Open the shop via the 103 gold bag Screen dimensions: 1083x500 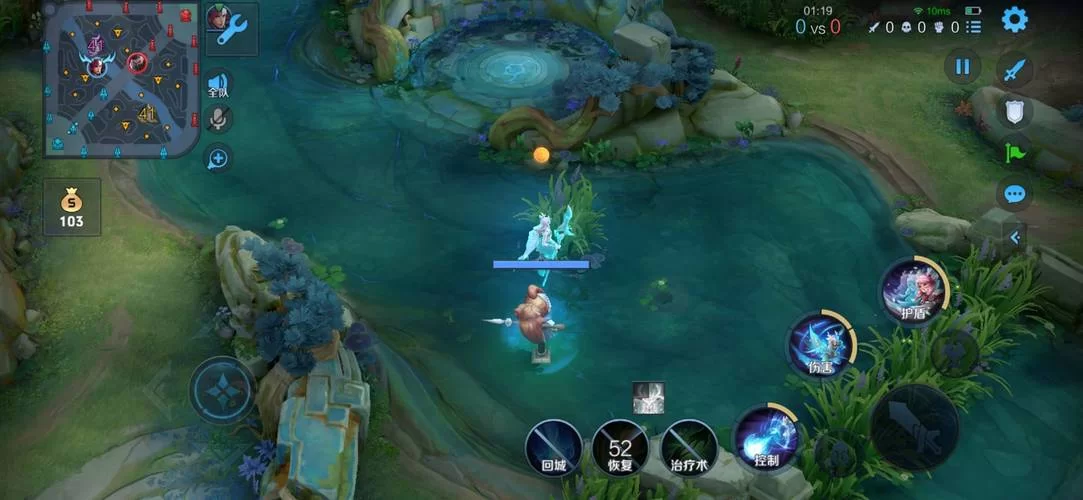click(71, 207)
